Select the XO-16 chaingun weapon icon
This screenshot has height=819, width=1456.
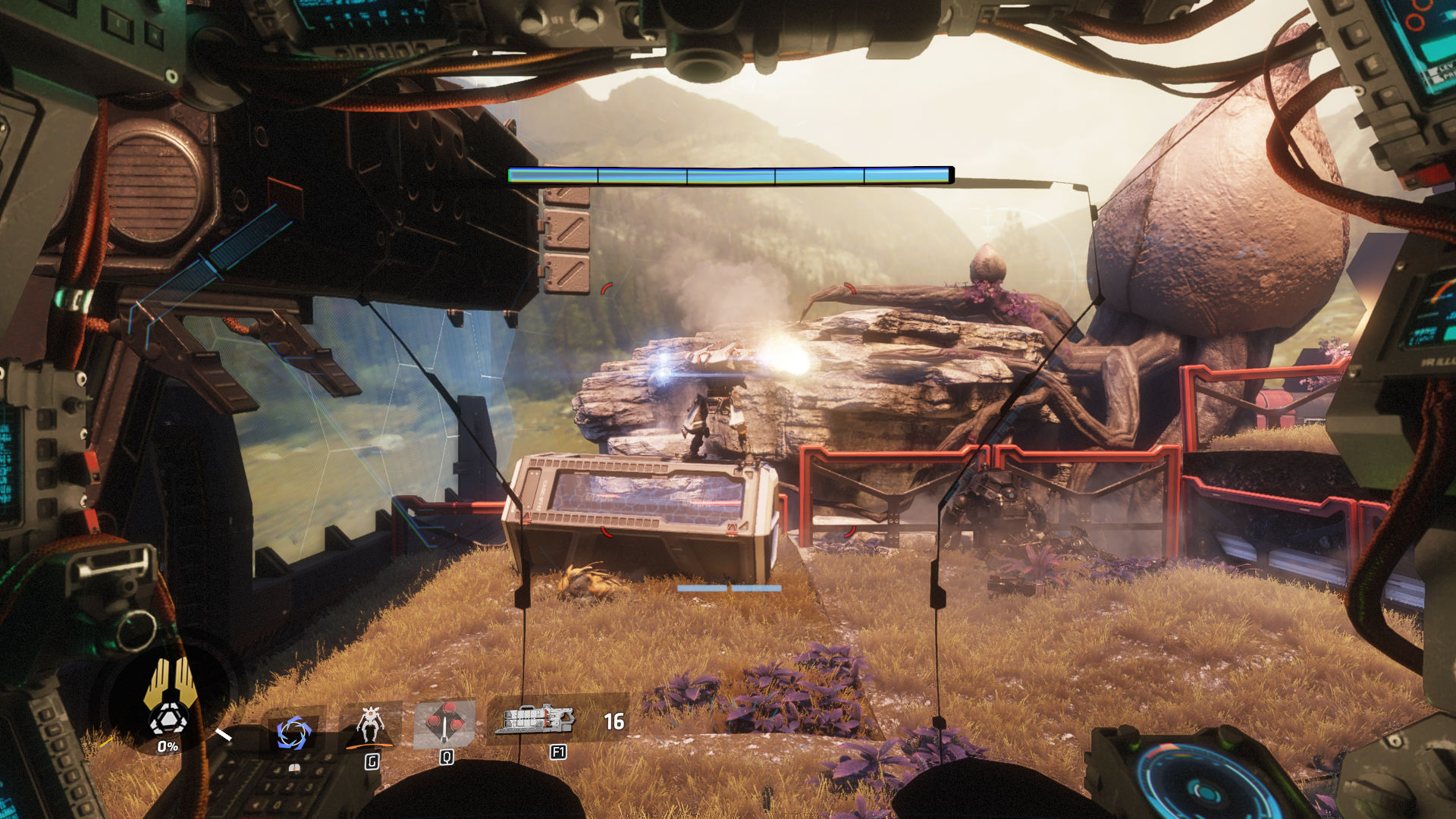(535, 719)
